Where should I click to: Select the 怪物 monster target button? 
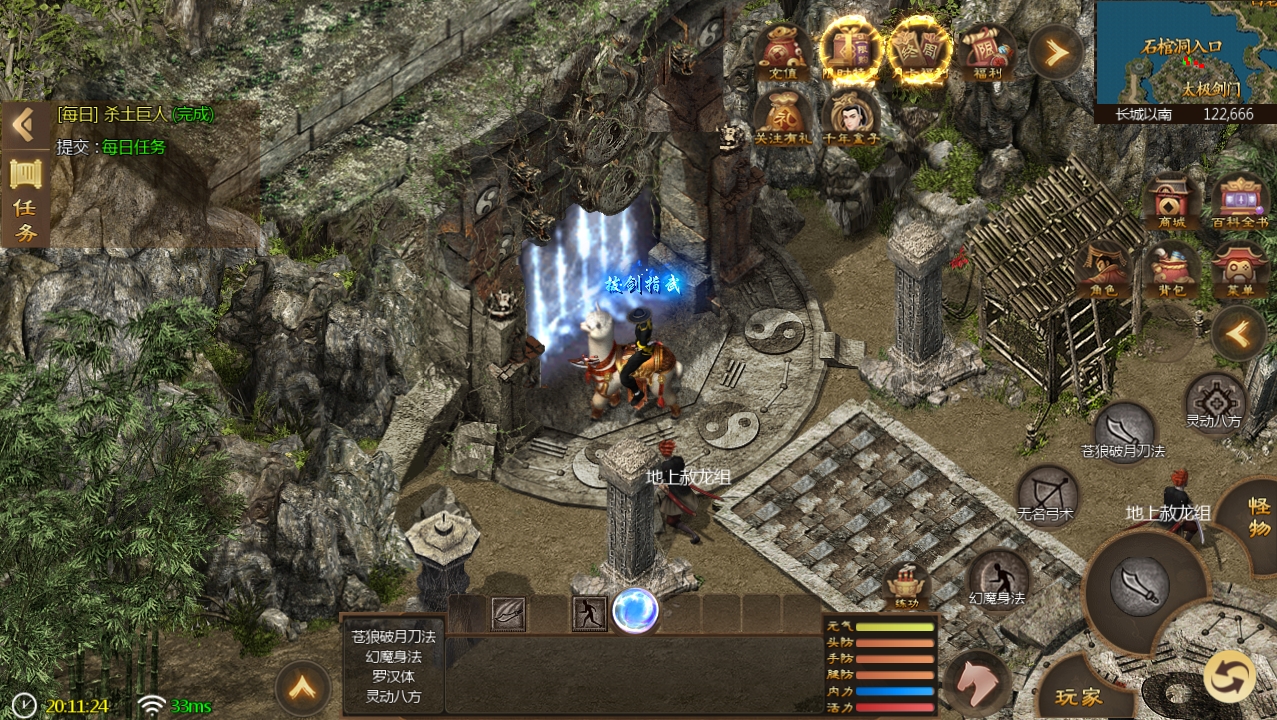coord(1256,510)
